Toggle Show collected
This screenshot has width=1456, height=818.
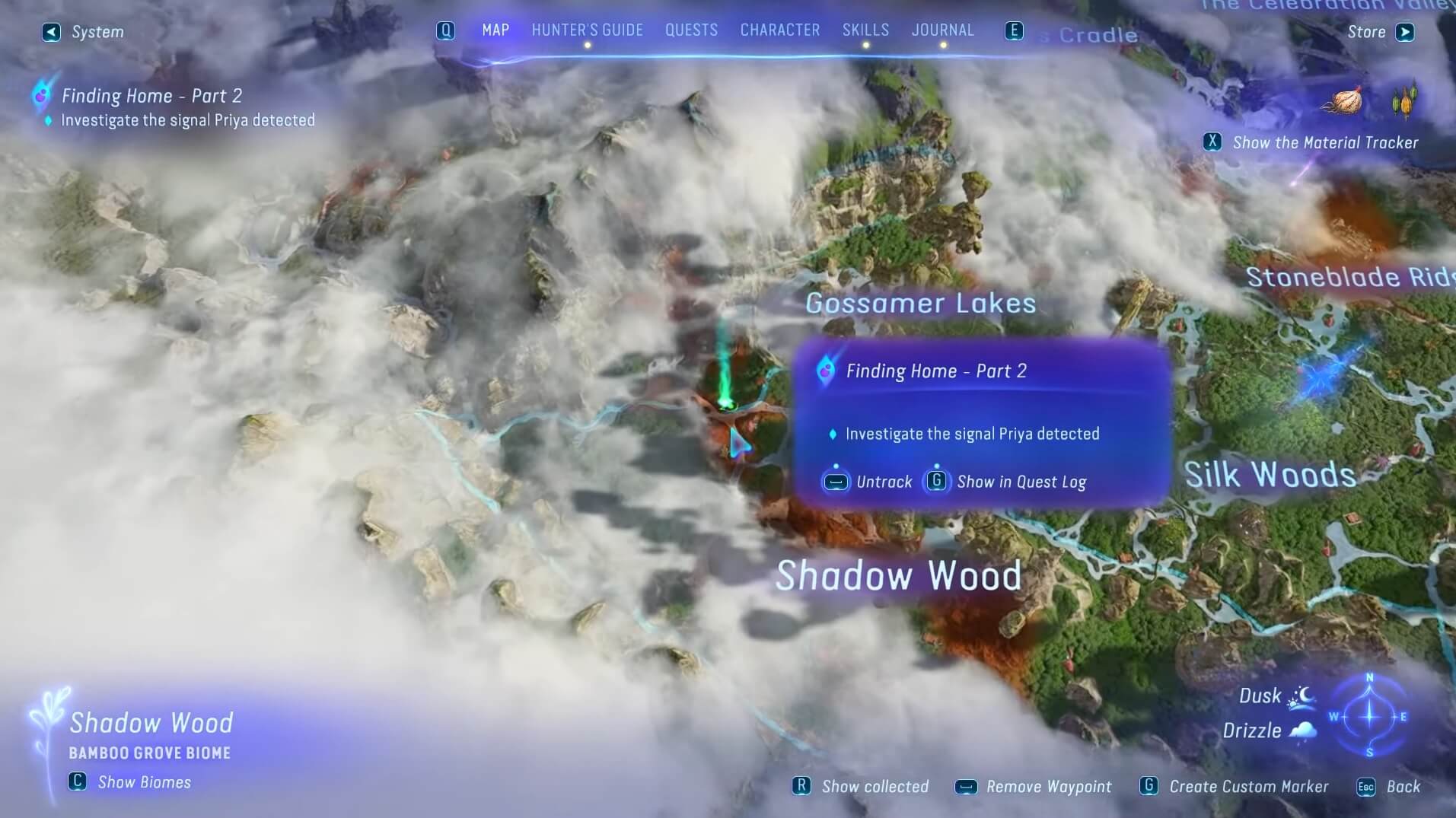click(801, 786)
